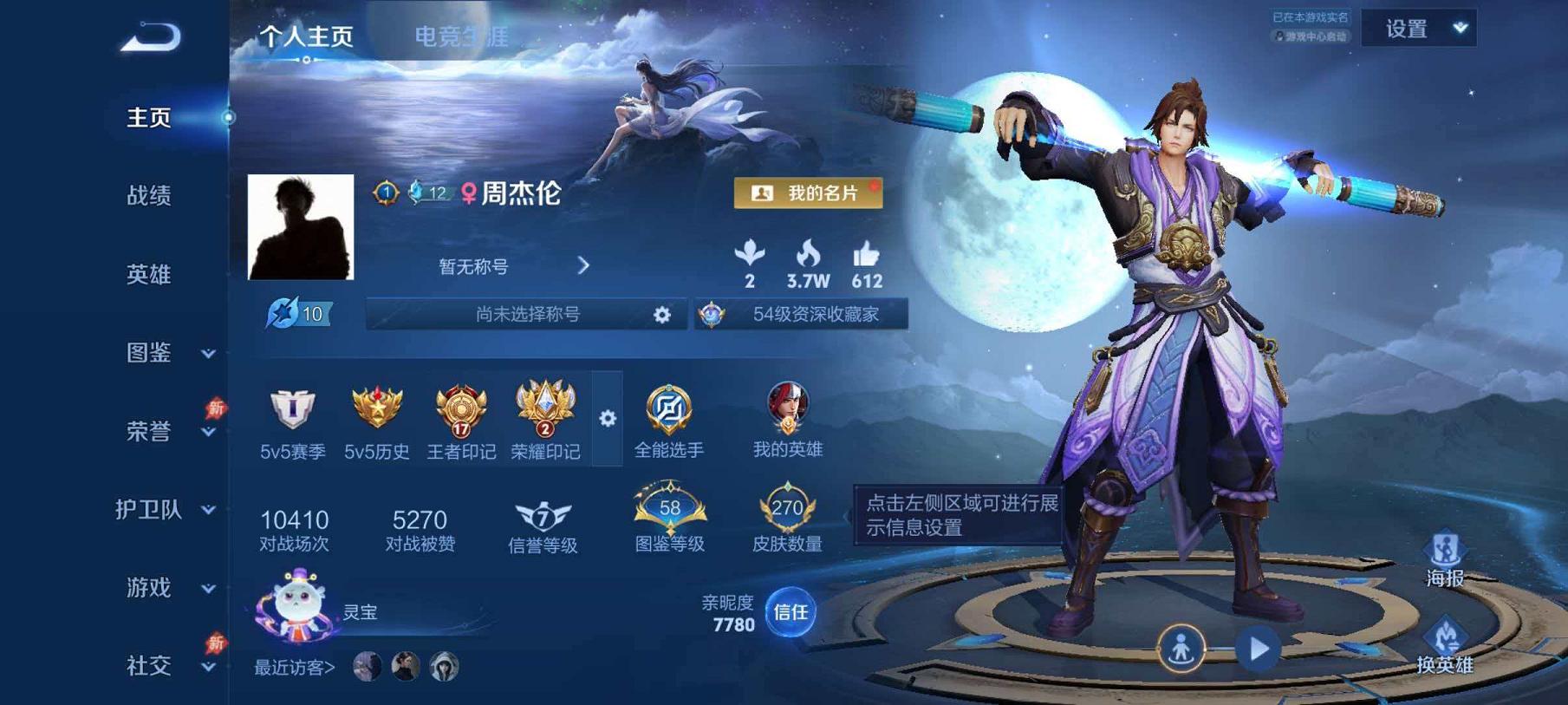This screenshot has width=1568, height=705.
Task: Select the 5v5历史 history medal icon
Action: pyautogui.click(x=376, y=408)
